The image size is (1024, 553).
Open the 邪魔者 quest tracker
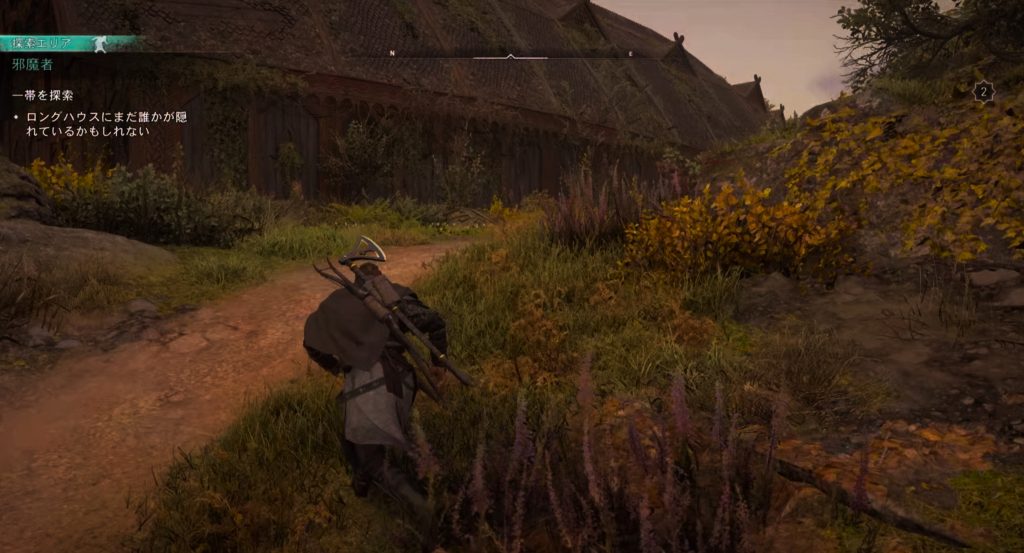pos(33,64)
